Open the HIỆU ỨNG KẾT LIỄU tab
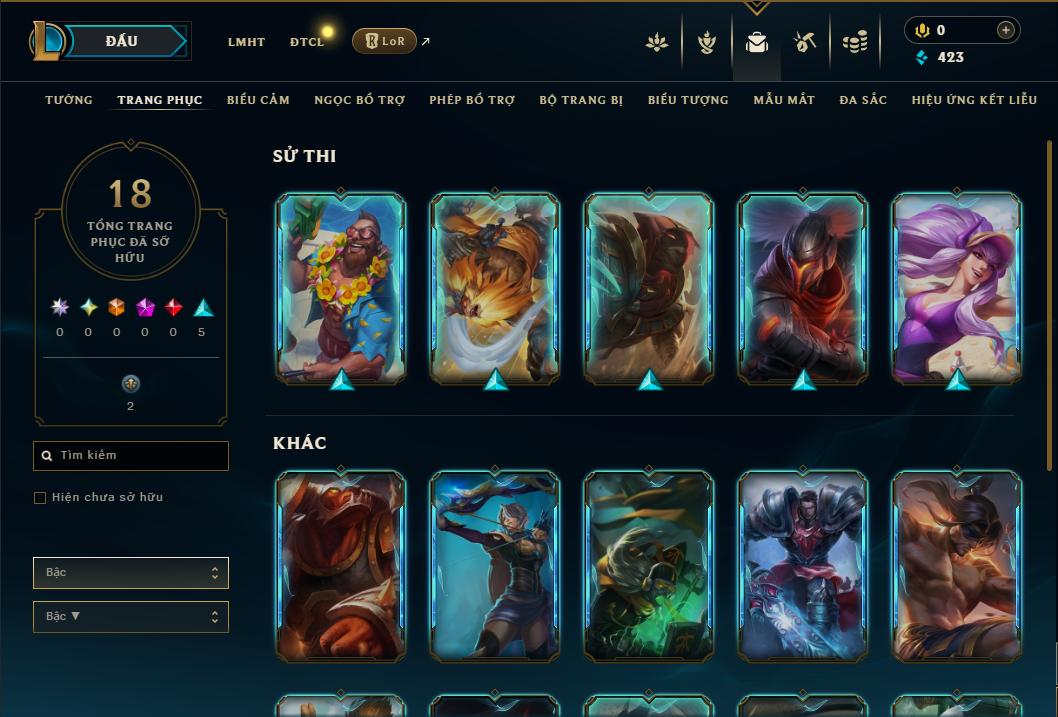 976,100
